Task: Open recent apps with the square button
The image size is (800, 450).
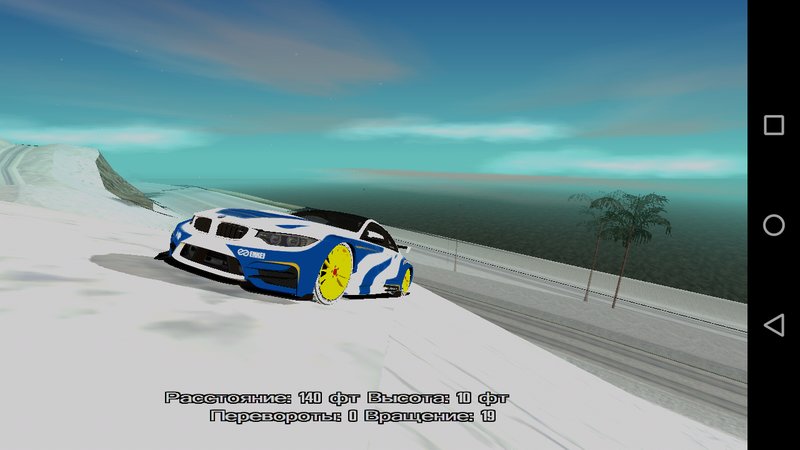Action: pyautogui.click(x=774, y=125)
